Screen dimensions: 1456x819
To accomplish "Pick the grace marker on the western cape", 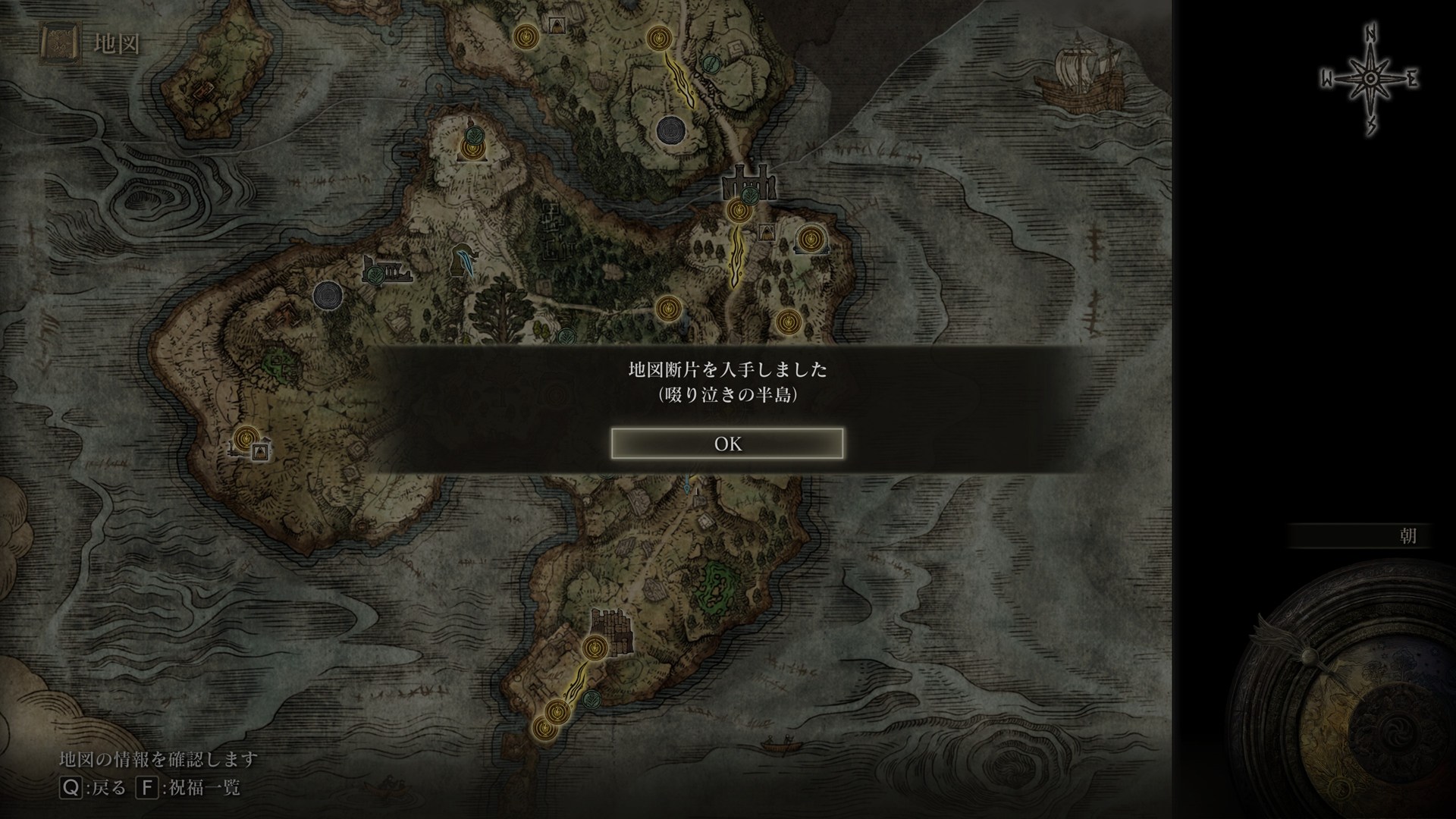I will point(245,438).
